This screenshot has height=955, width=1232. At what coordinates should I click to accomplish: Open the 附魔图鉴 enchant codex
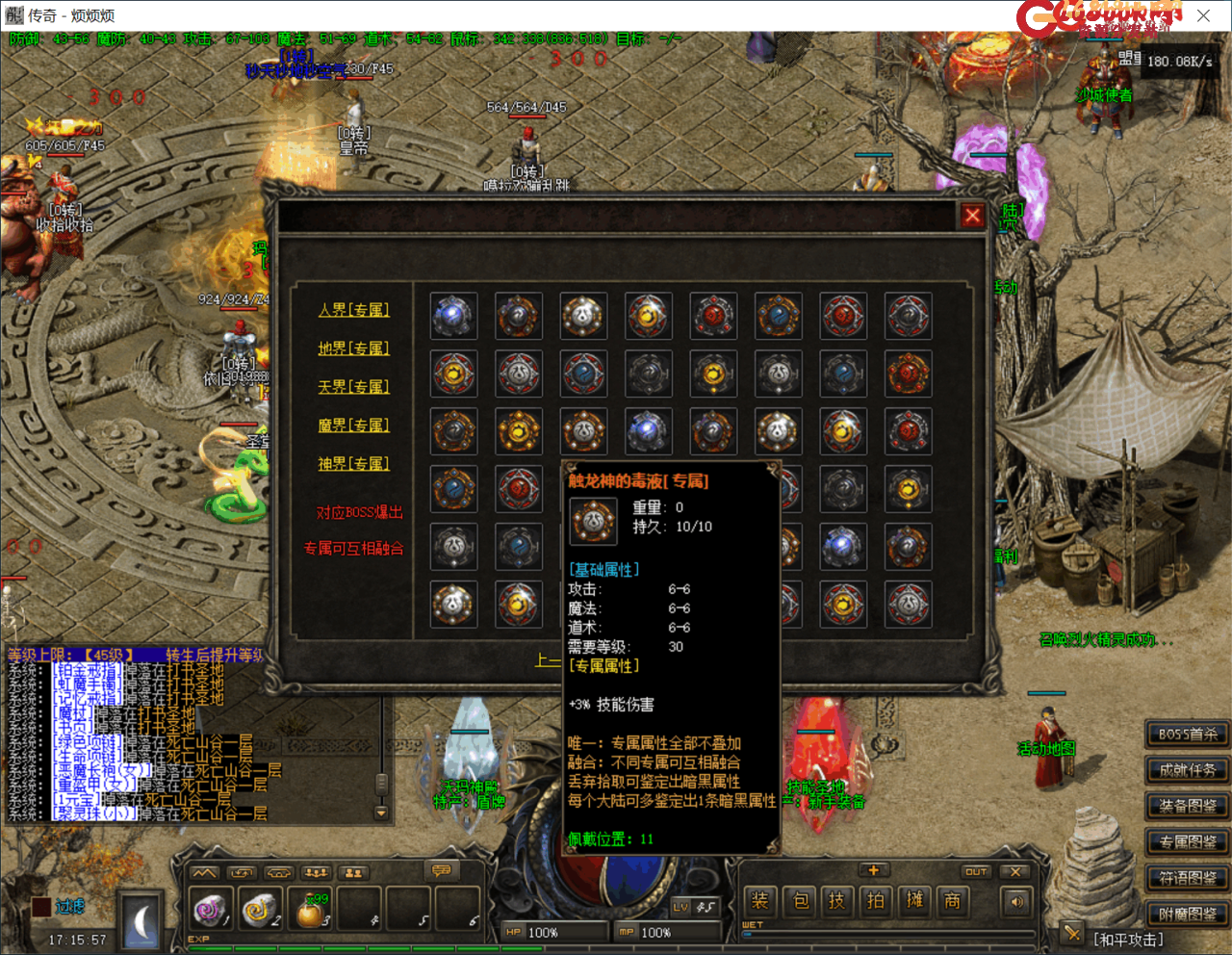1187,914
